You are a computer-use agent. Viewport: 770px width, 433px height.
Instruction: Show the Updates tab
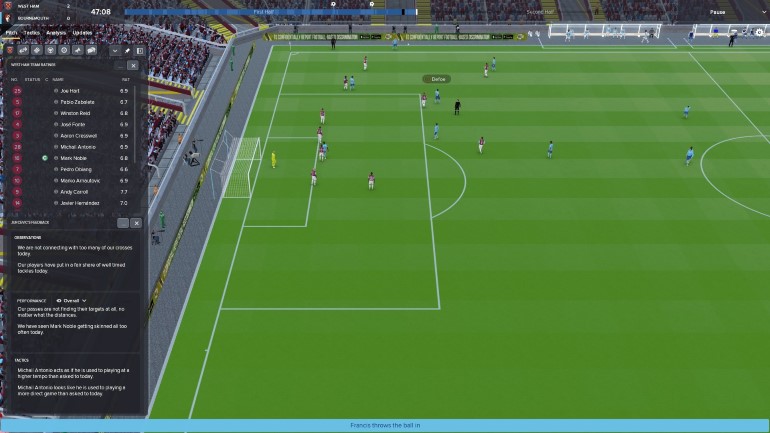82,33
